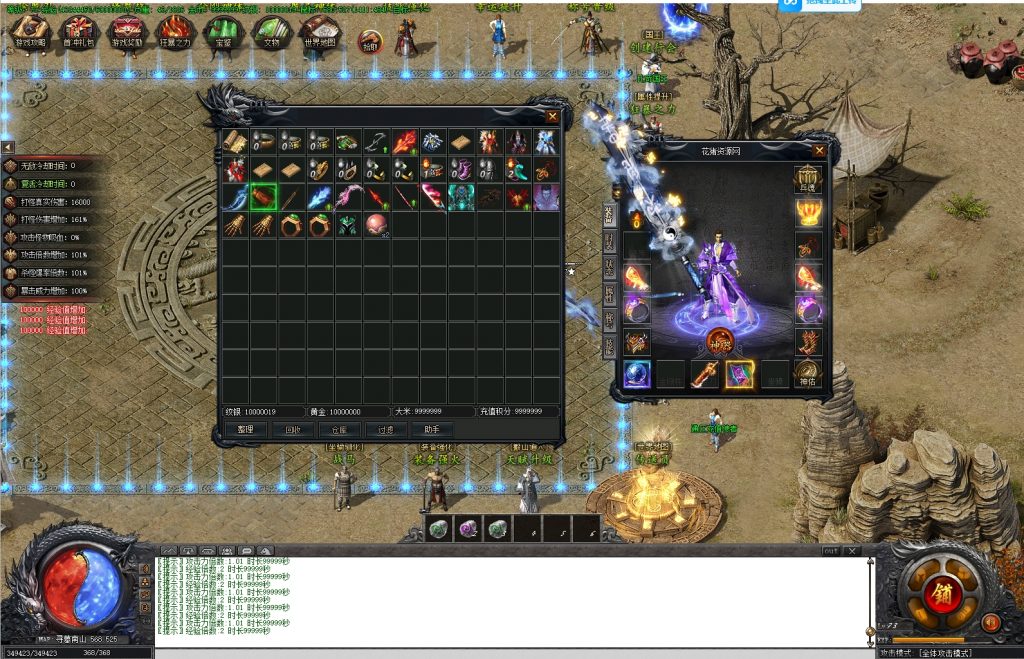Close the character equipment panel
The width and height of the screenshot is (1024, 659).
[819, 151]
